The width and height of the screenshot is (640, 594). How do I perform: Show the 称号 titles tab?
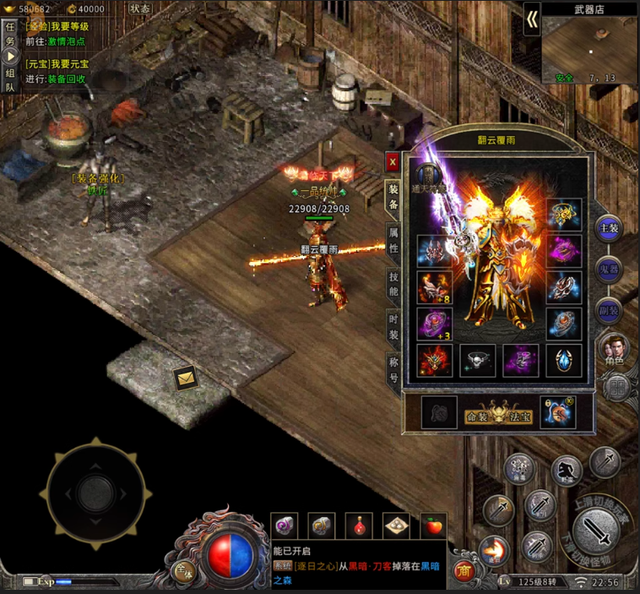pyautogui.click(x=393, y=369)
